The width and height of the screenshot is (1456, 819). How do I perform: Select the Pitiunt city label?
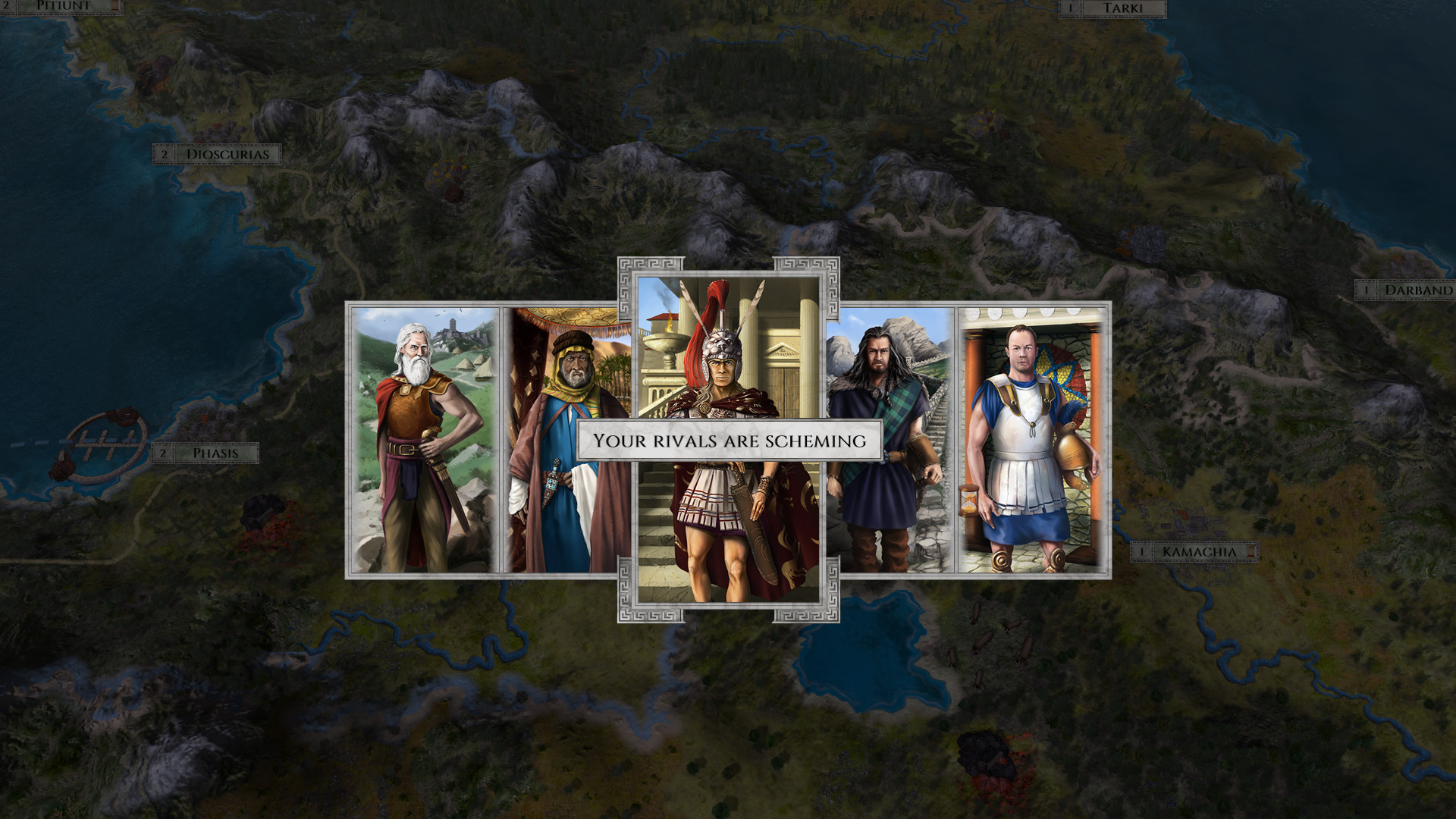[x=64, y=5]
